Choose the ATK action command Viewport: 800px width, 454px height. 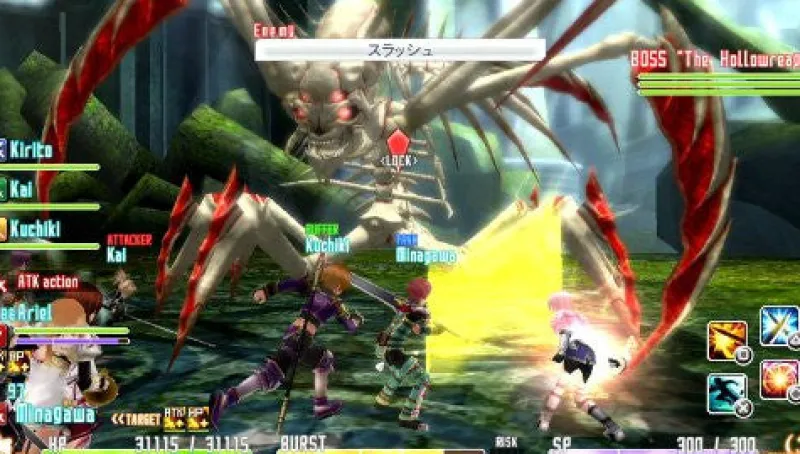(x=46, y=282)
